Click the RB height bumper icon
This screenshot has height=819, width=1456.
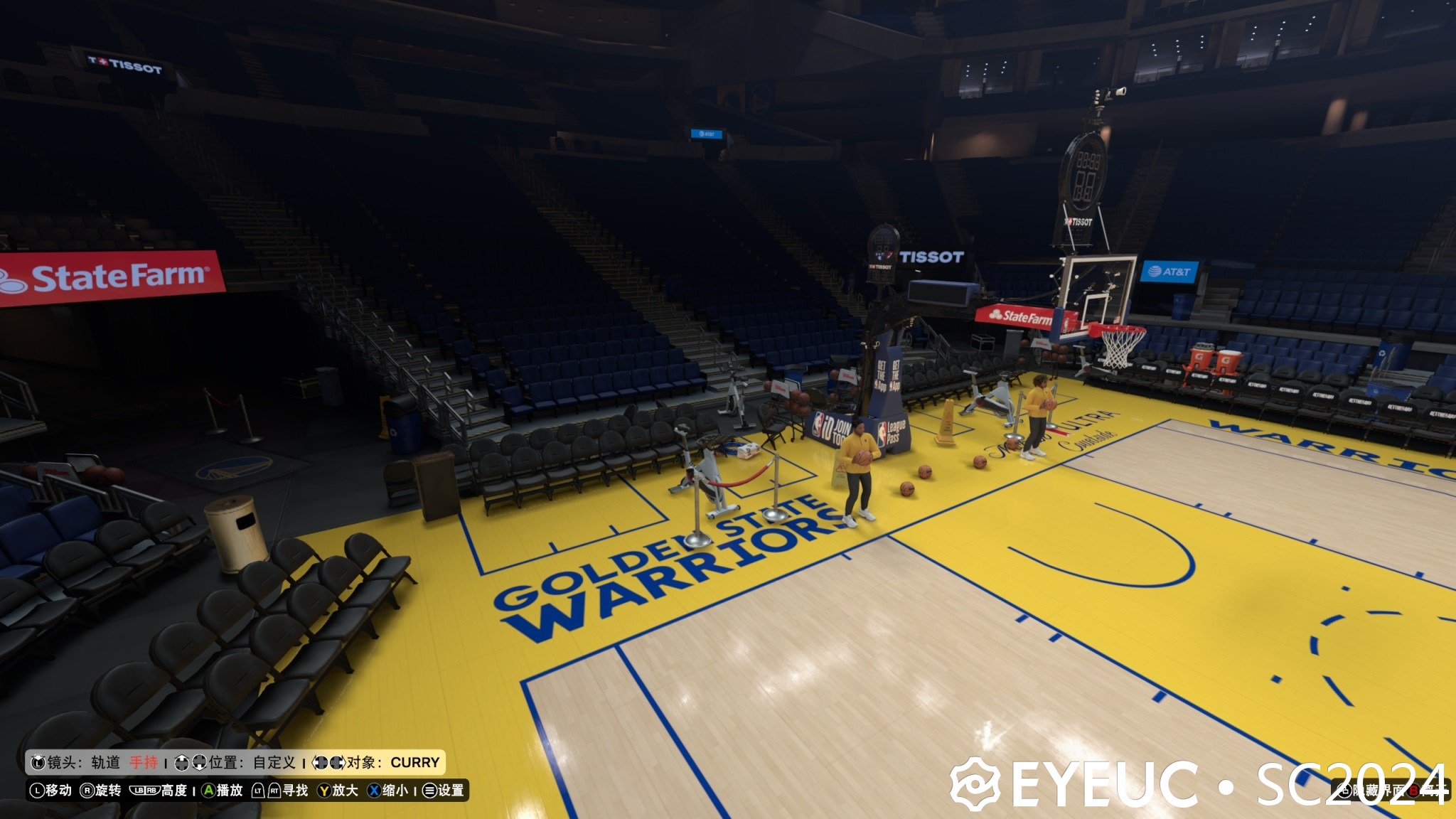pyautogui.click(x=151, y=791)
